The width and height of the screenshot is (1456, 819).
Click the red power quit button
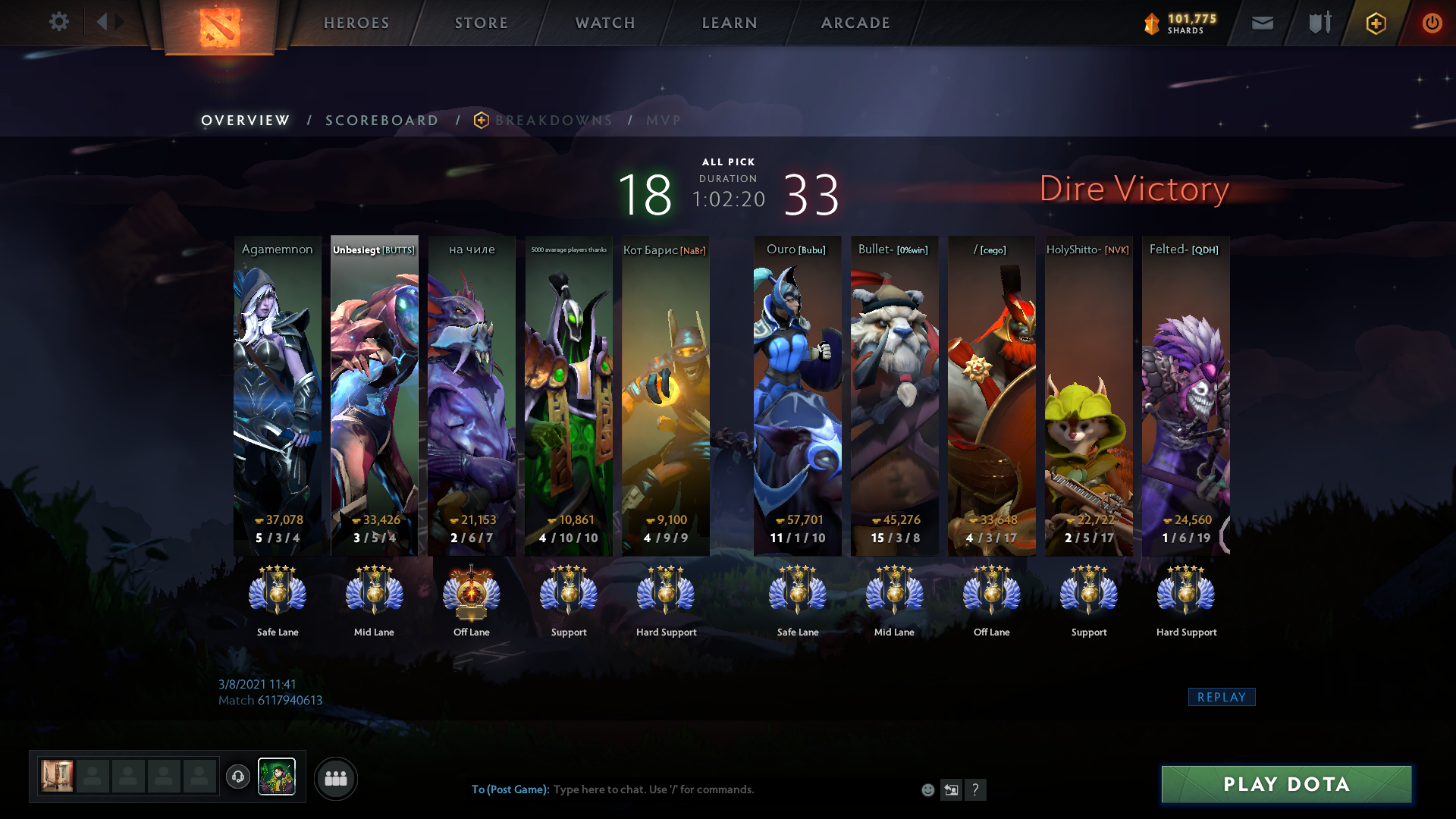[x=1432, y=24]
